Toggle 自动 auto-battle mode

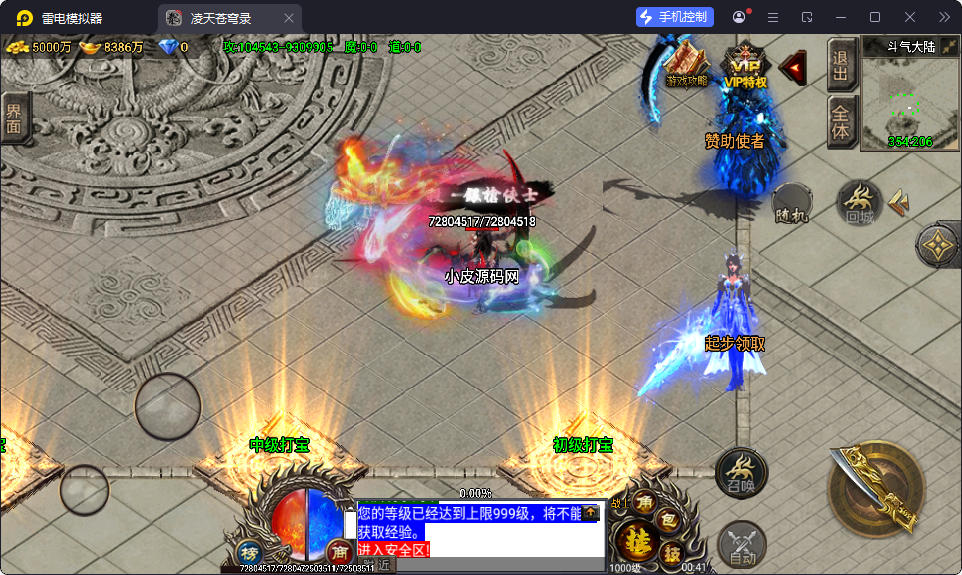pyautogui.click(x=741, y=546)
